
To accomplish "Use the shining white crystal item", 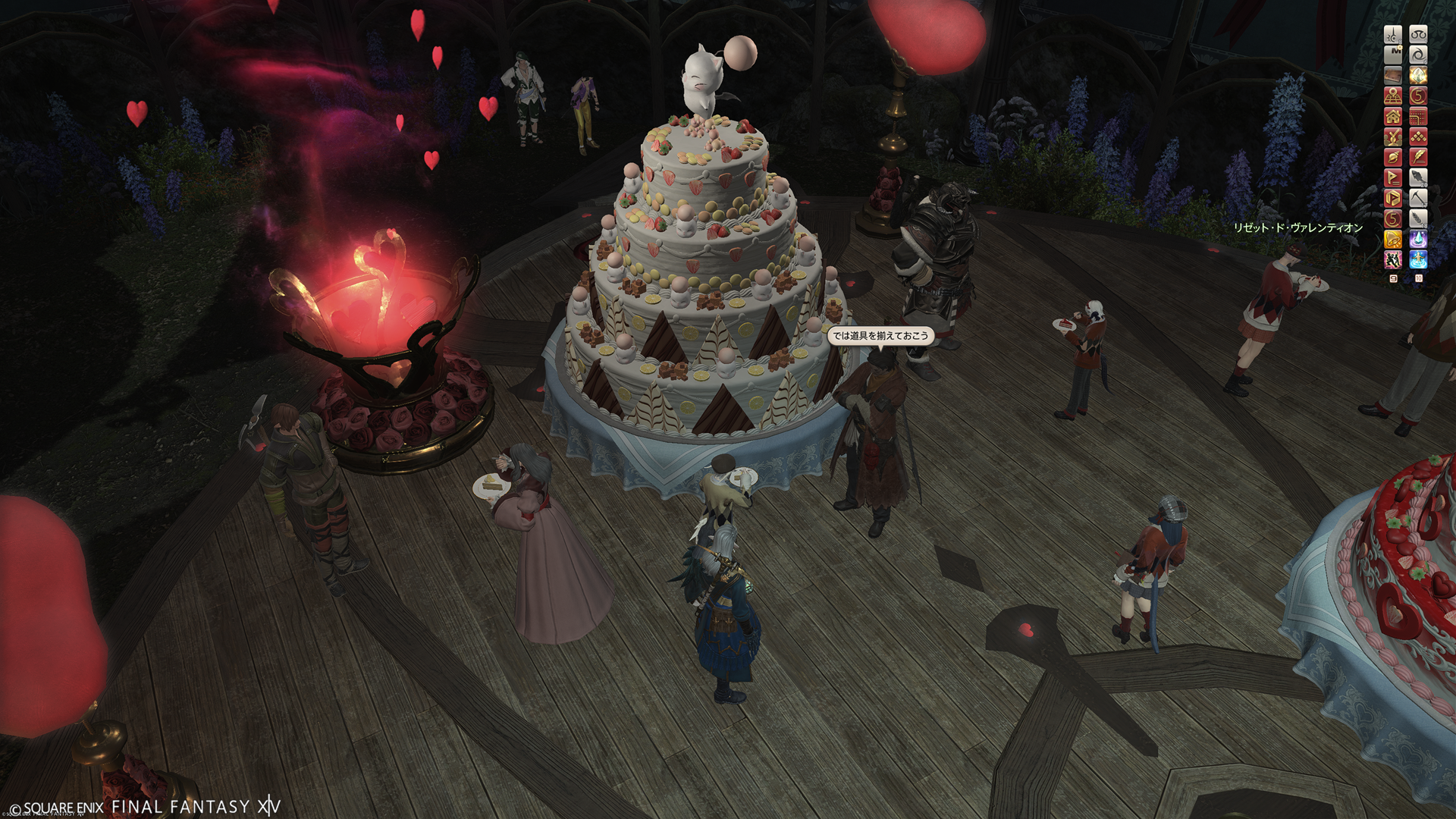I will (x=1418, y=75).
